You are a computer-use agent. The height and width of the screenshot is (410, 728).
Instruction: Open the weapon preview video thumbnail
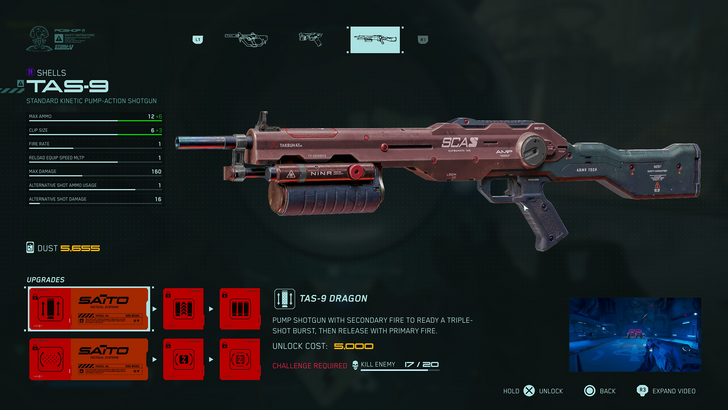633,333
